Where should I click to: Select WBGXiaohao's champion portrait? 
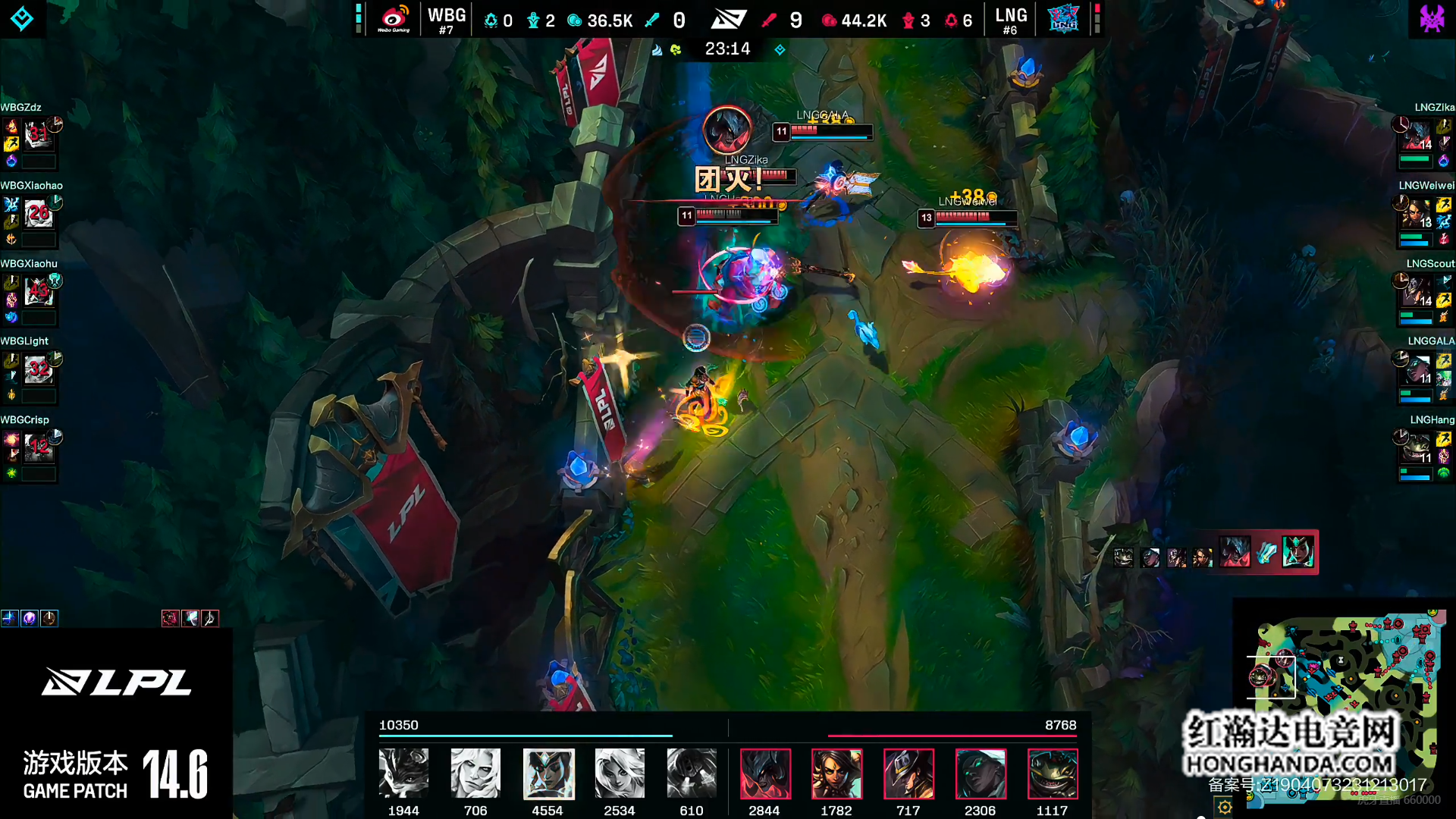[x=38, y=214]
